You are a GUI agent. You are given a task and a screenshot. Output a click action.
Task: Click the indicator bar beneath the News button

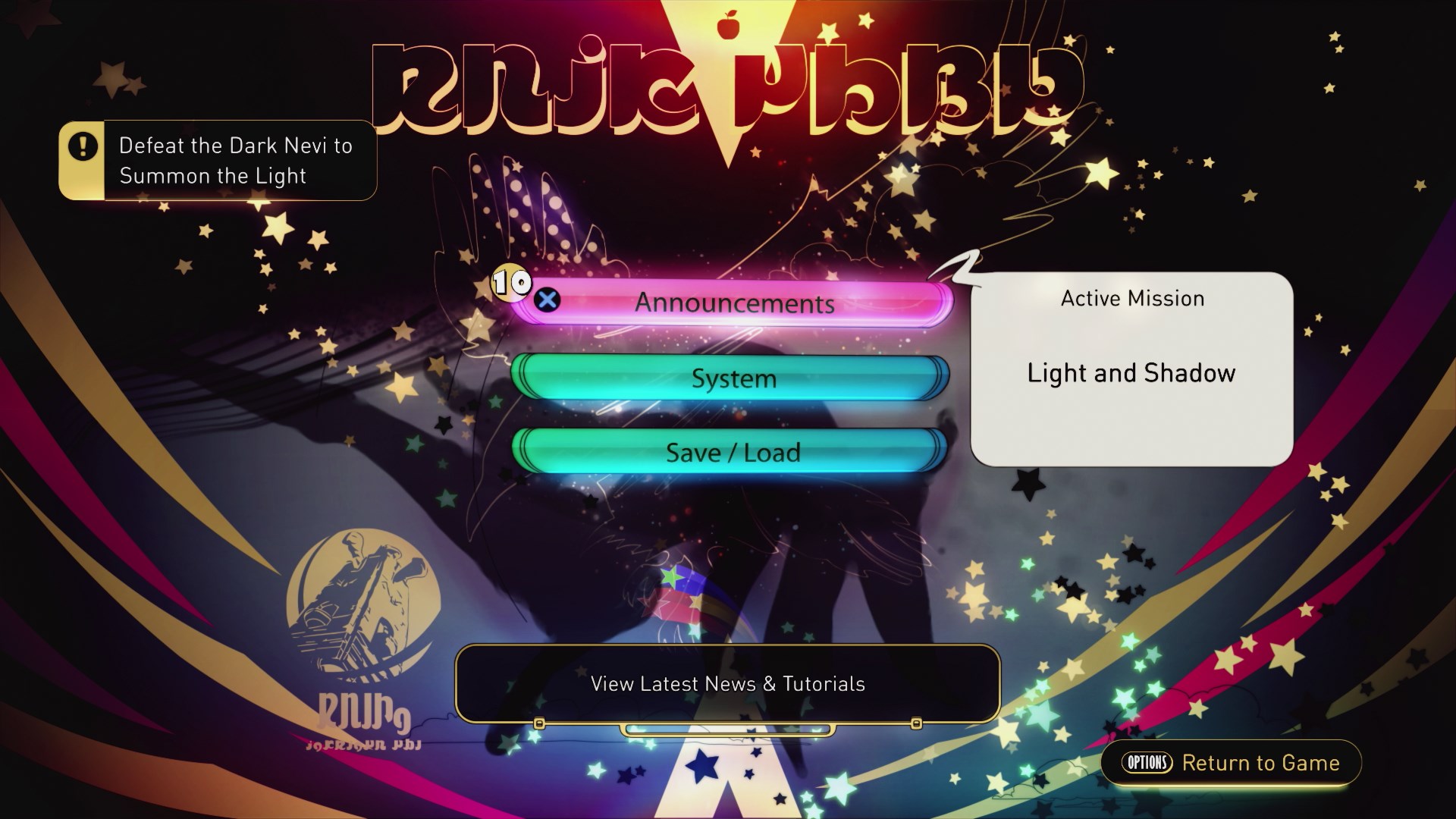[x=728, y=732]
